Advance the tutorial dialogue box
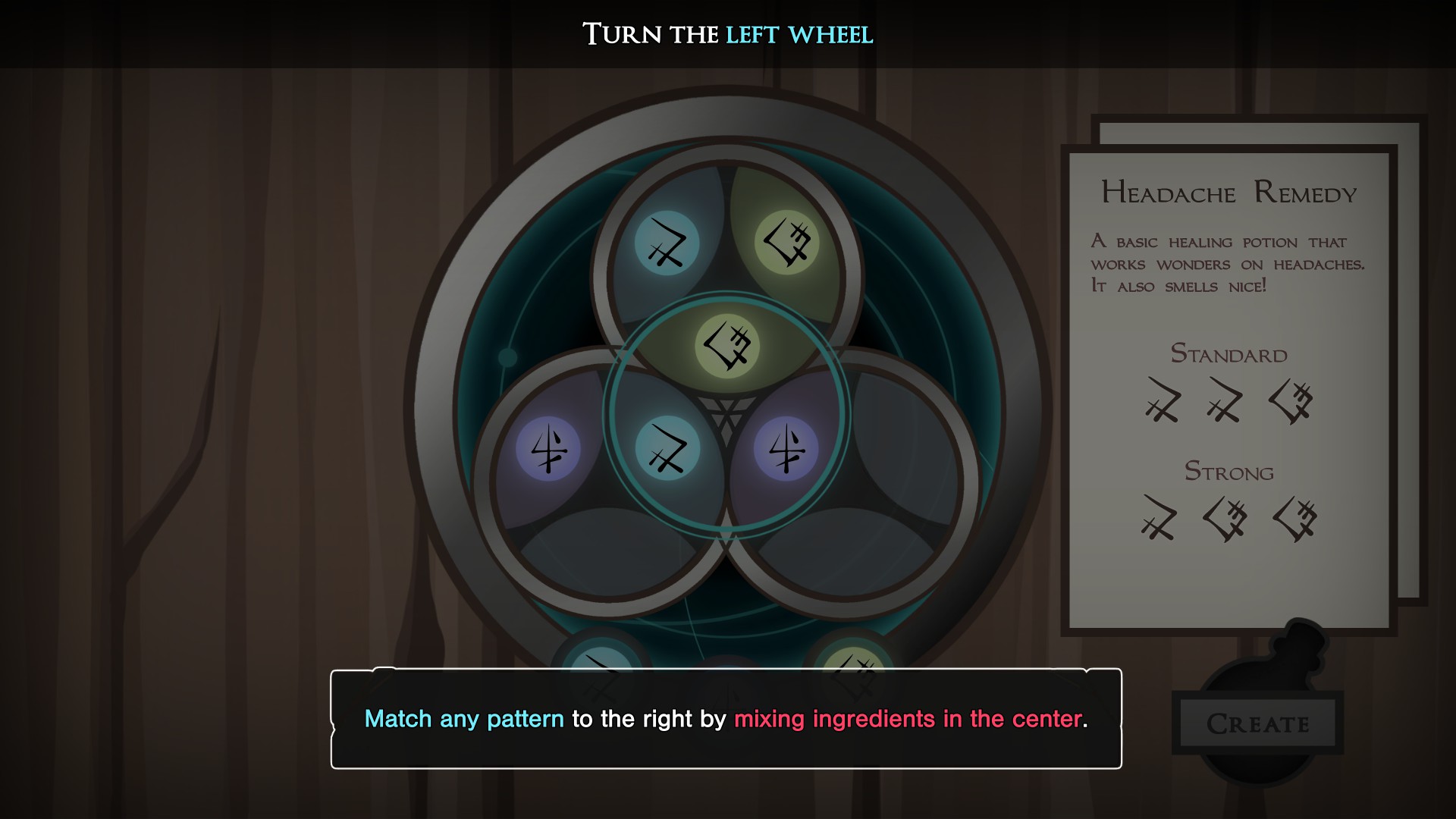Screen dimensions: 1456x819 pos(726,718)
